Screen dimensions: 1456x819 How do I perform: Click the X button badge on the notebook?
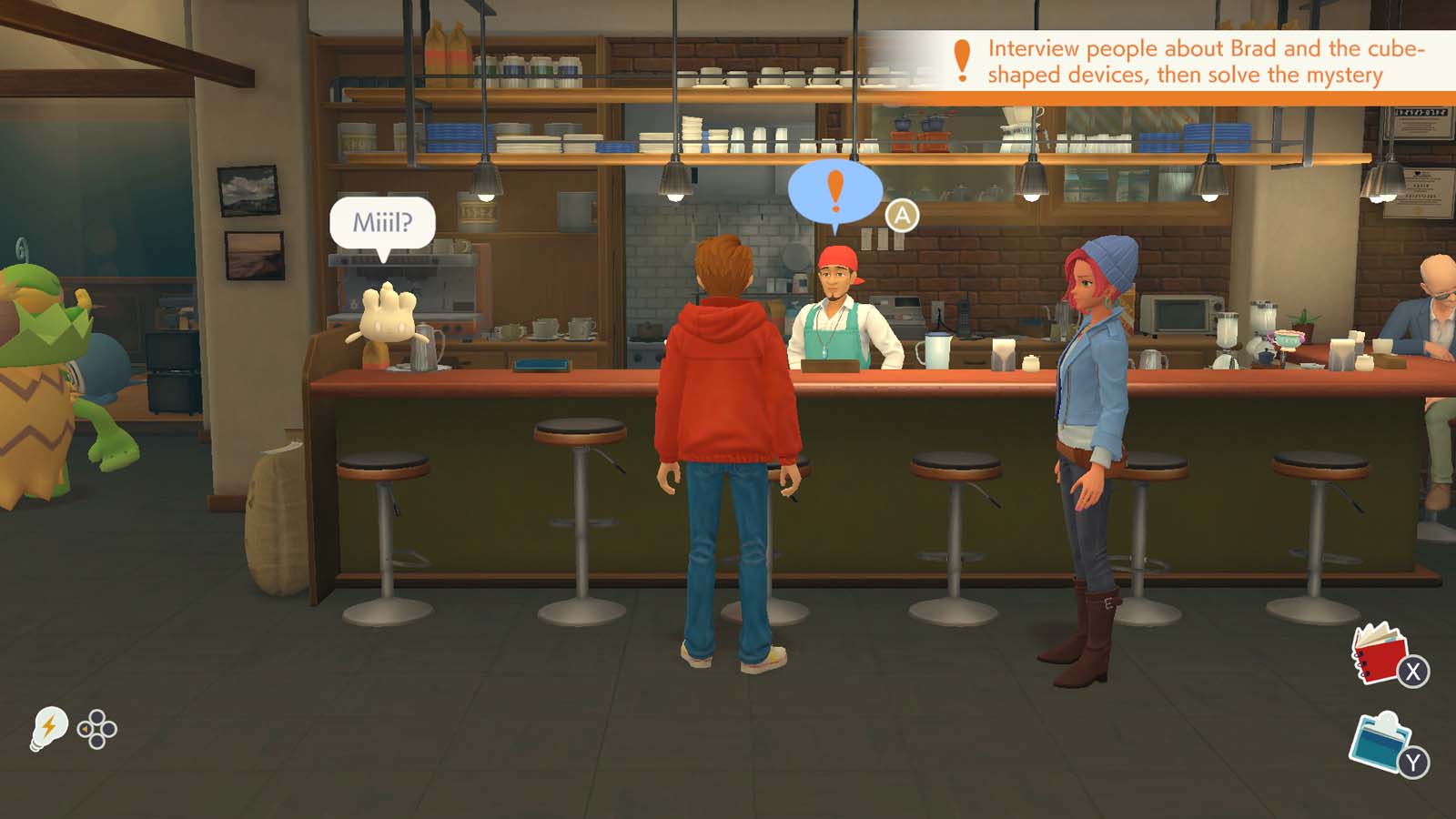[x=1413, y=670]
